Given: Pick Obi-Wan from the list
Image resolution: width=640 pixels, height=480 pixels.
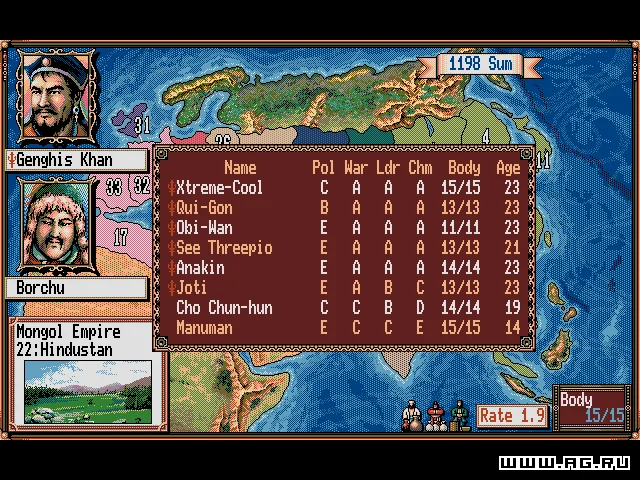Looking at the screenshot, I should pos(204,228).
